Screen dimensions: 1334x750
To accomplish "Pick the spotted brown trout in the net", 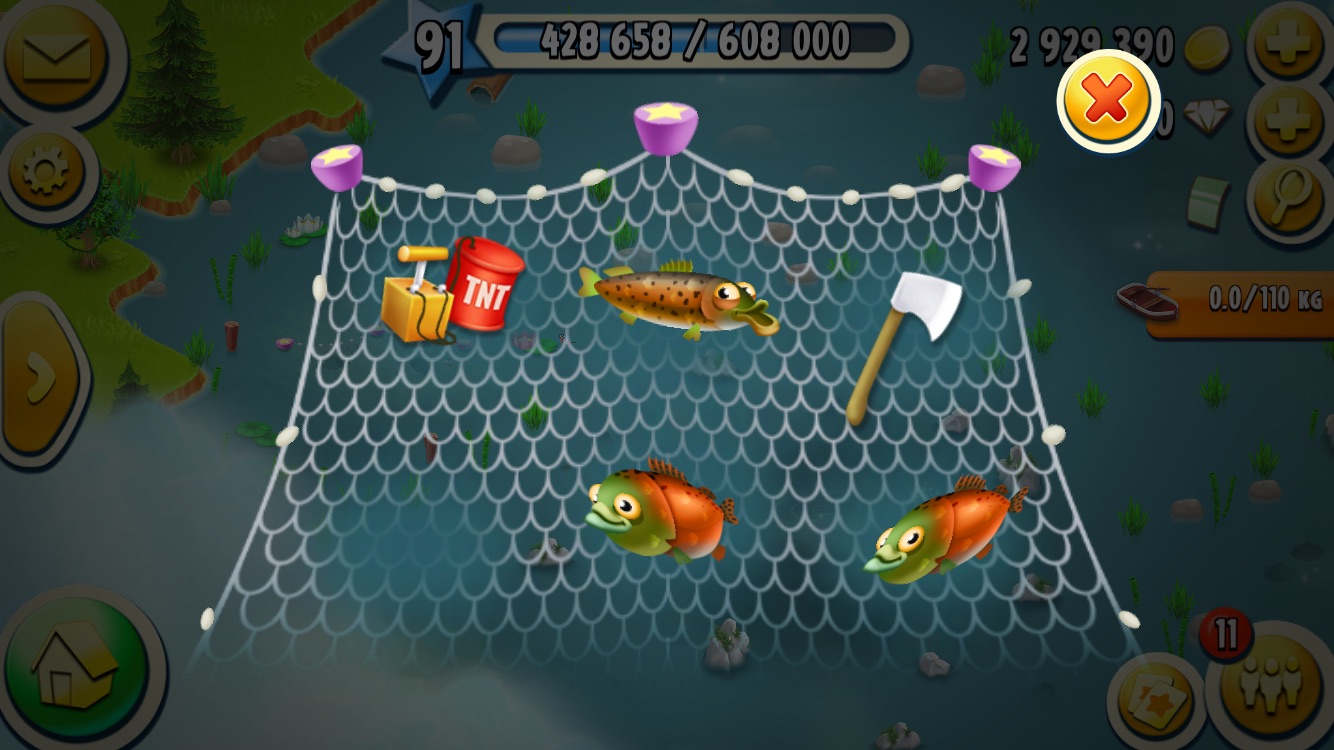I will 677,298.
